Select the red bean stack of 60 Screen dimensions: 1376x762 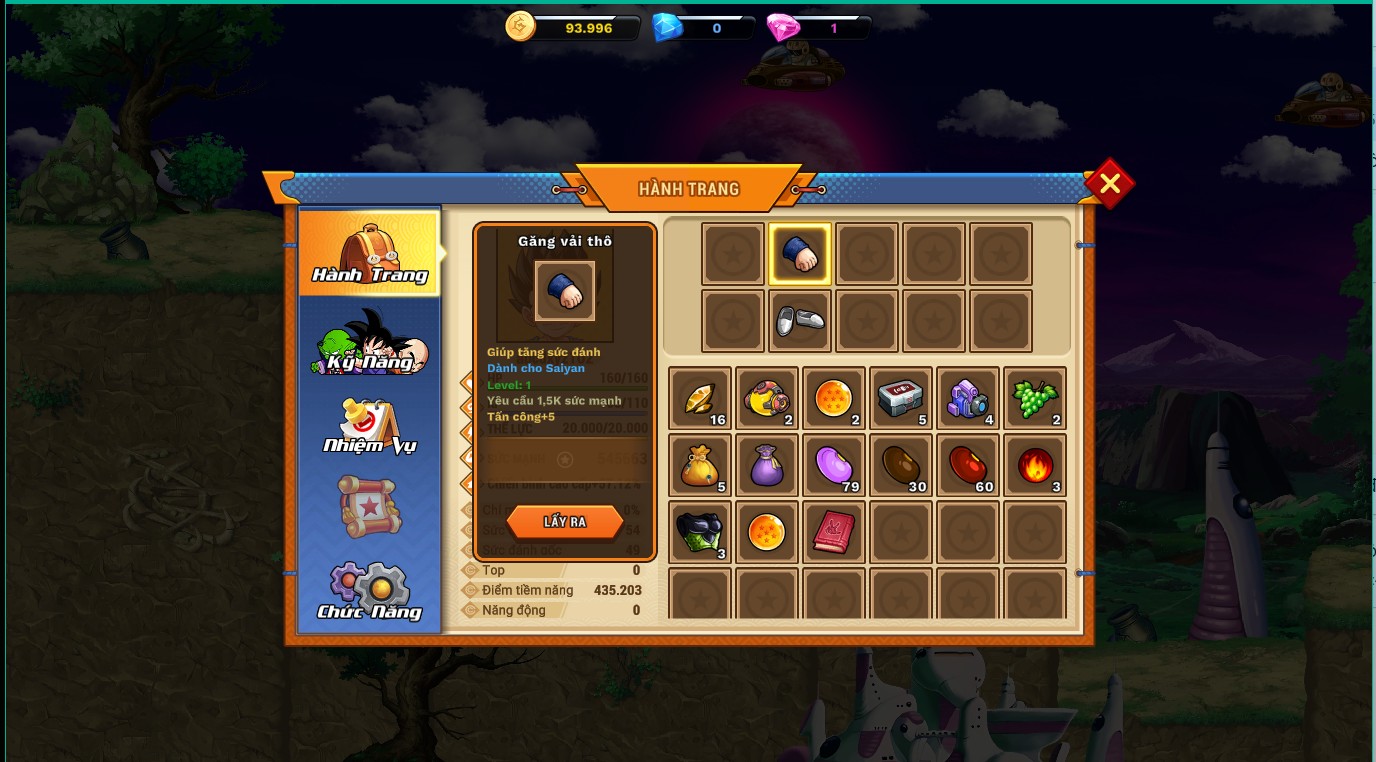[968, 466]
